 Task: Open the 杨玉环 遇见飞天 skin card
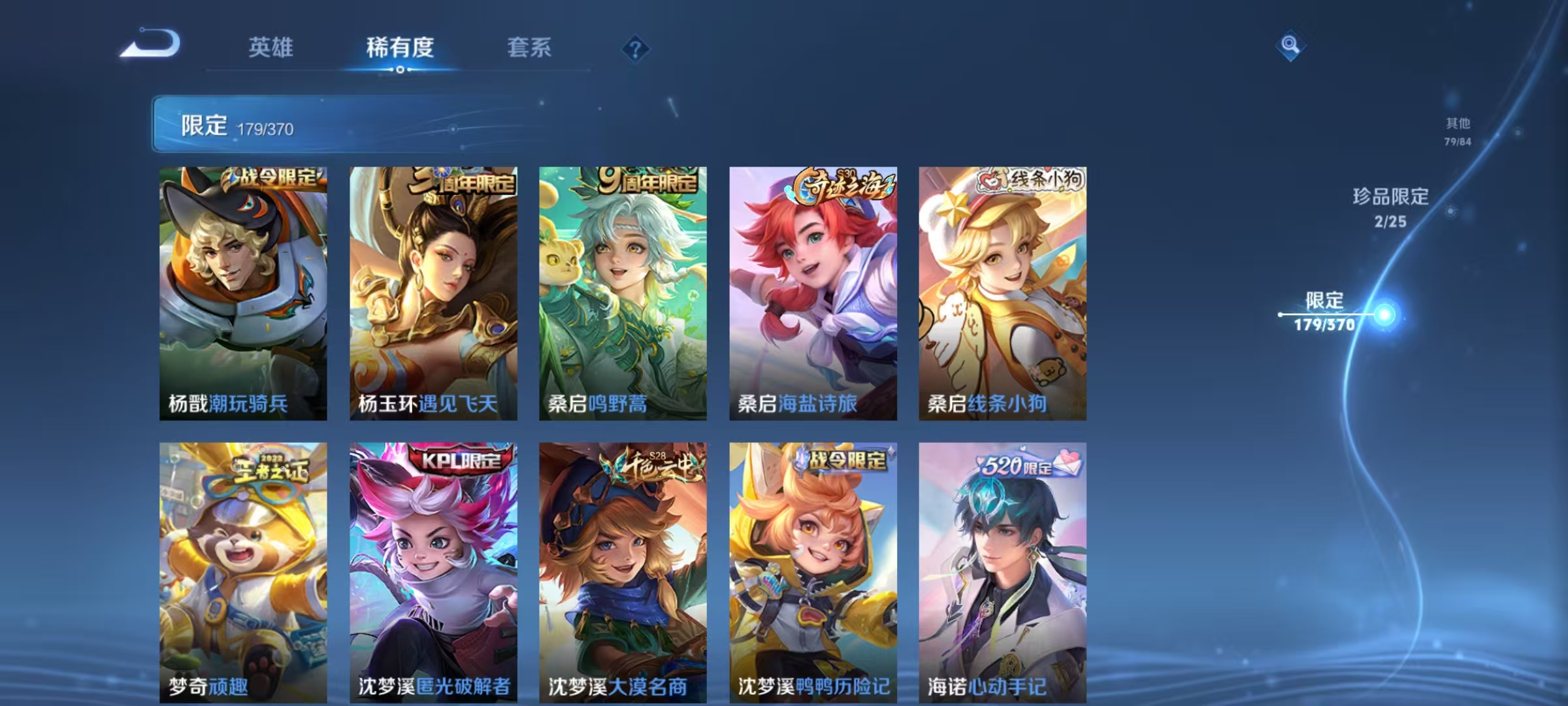point(433,291)
